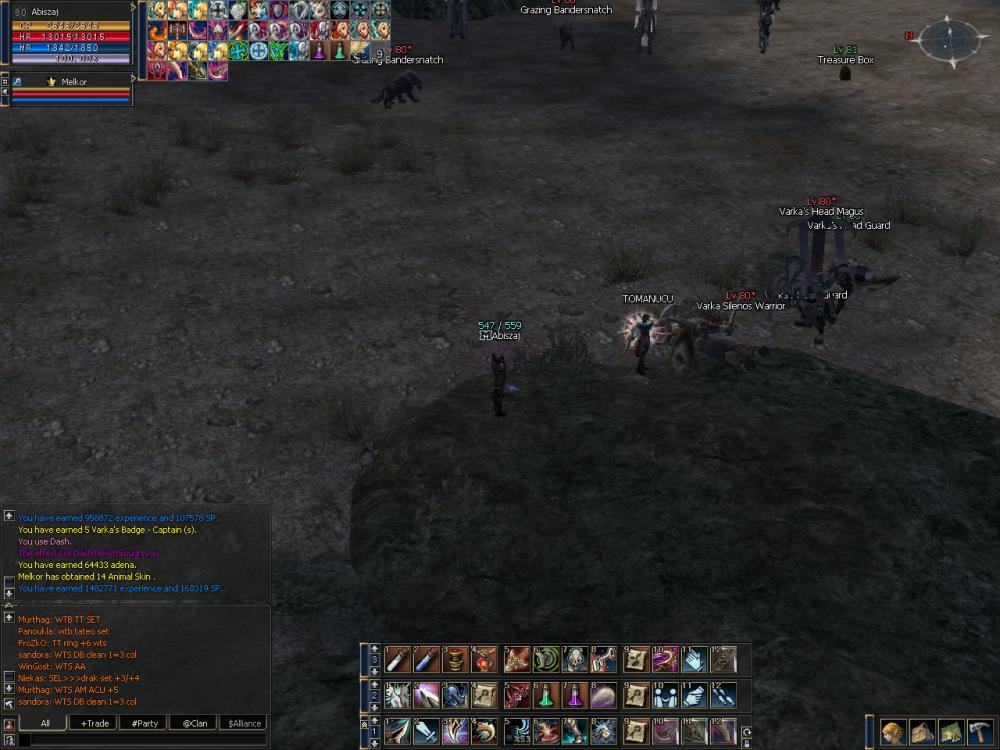Open the #Party chat tab

point(144,723)
